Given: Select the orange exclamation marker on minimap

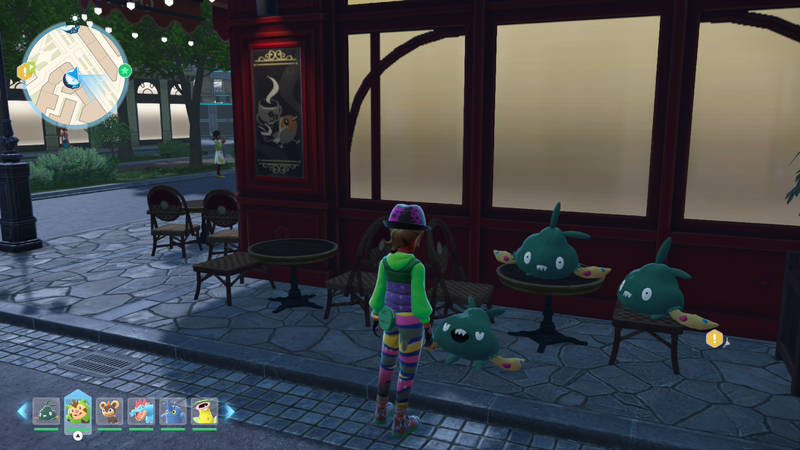Looking at the screenshot, I should [24, 71].
